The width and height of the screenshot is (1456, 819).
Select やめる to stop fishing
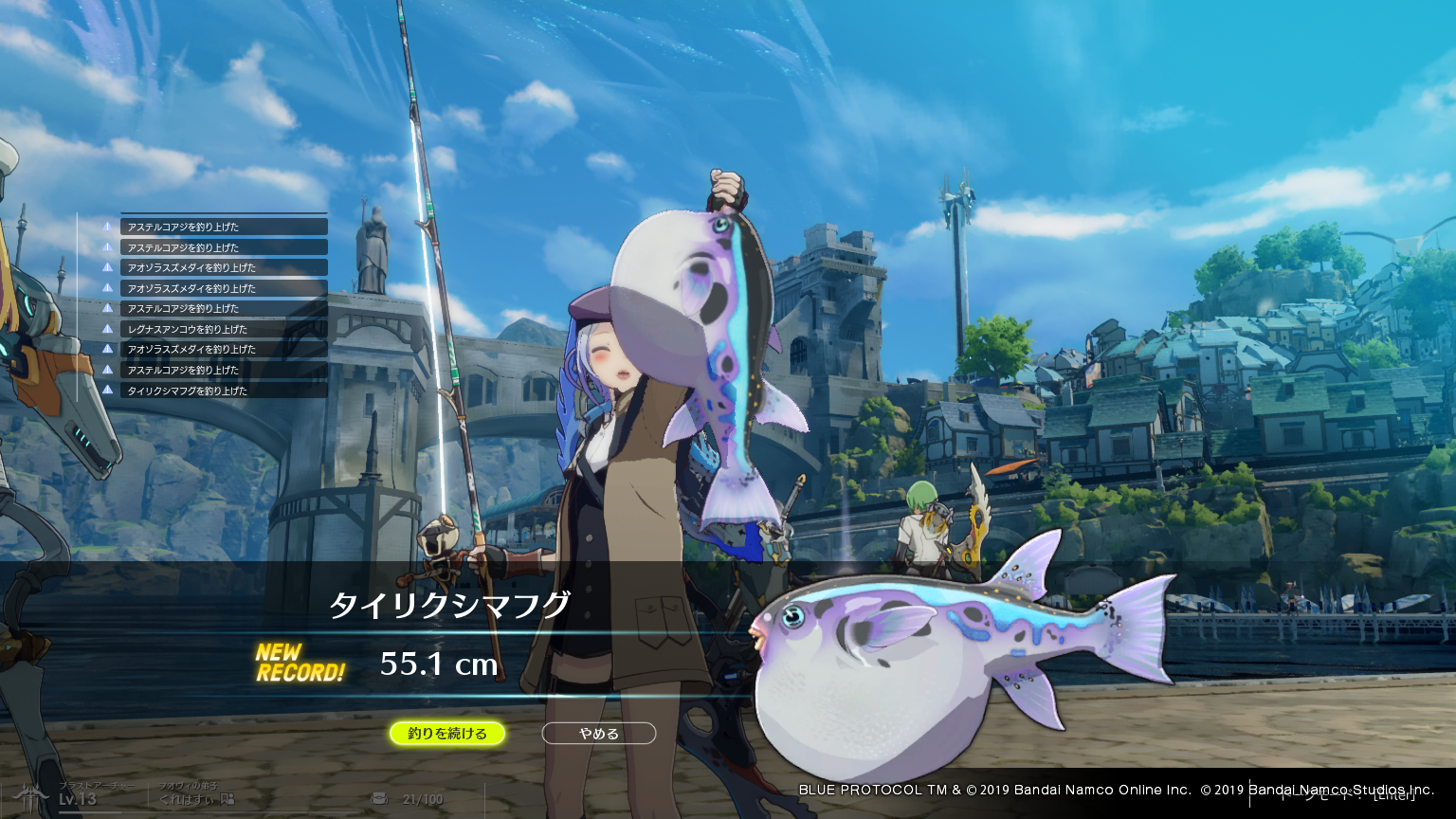[598, 733]
